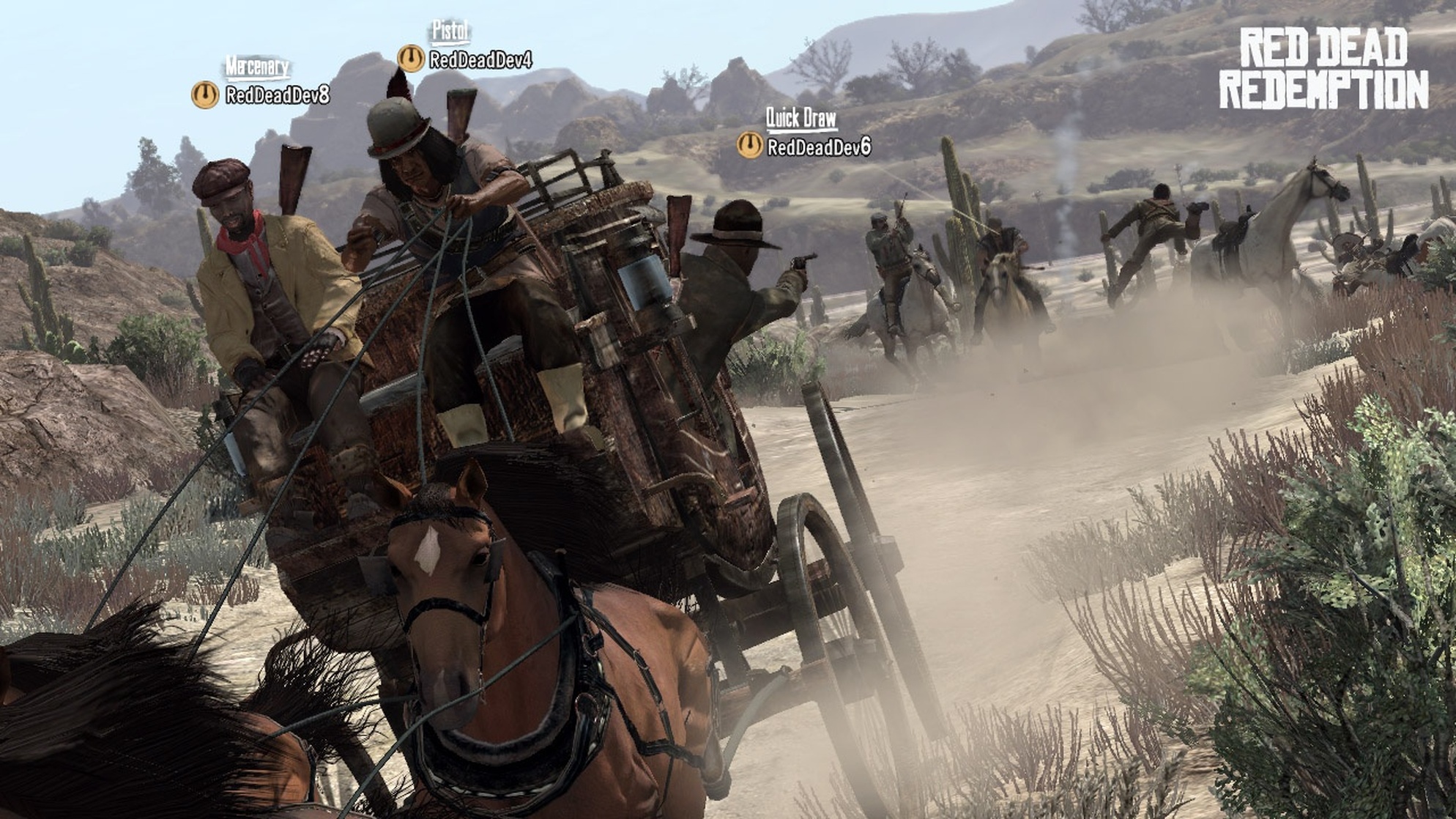Click the round badge beside RedDeadDev4
Image resolution: width=1456 pixels, height=819 pixels.
tap(411, 59)
